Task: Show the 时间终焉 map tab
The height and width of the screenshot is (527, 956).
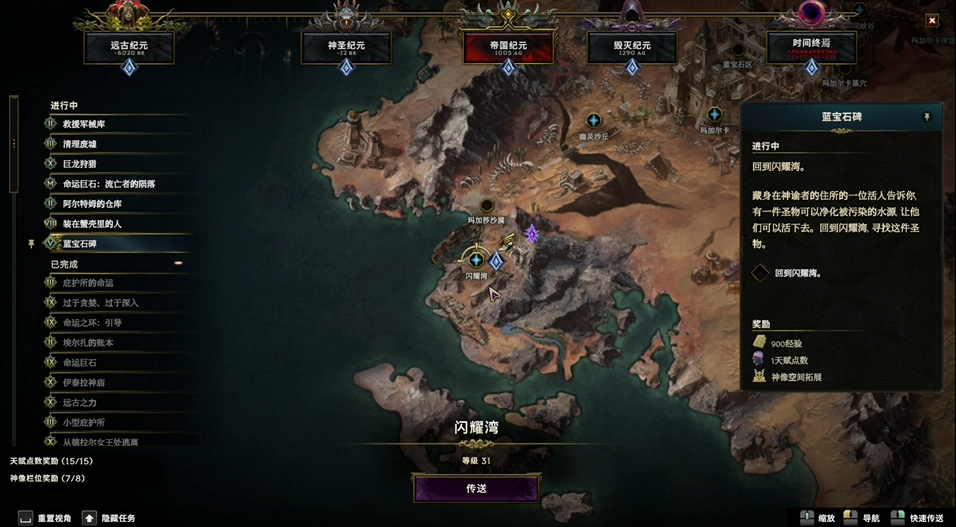Action: [x=810, y=46]
